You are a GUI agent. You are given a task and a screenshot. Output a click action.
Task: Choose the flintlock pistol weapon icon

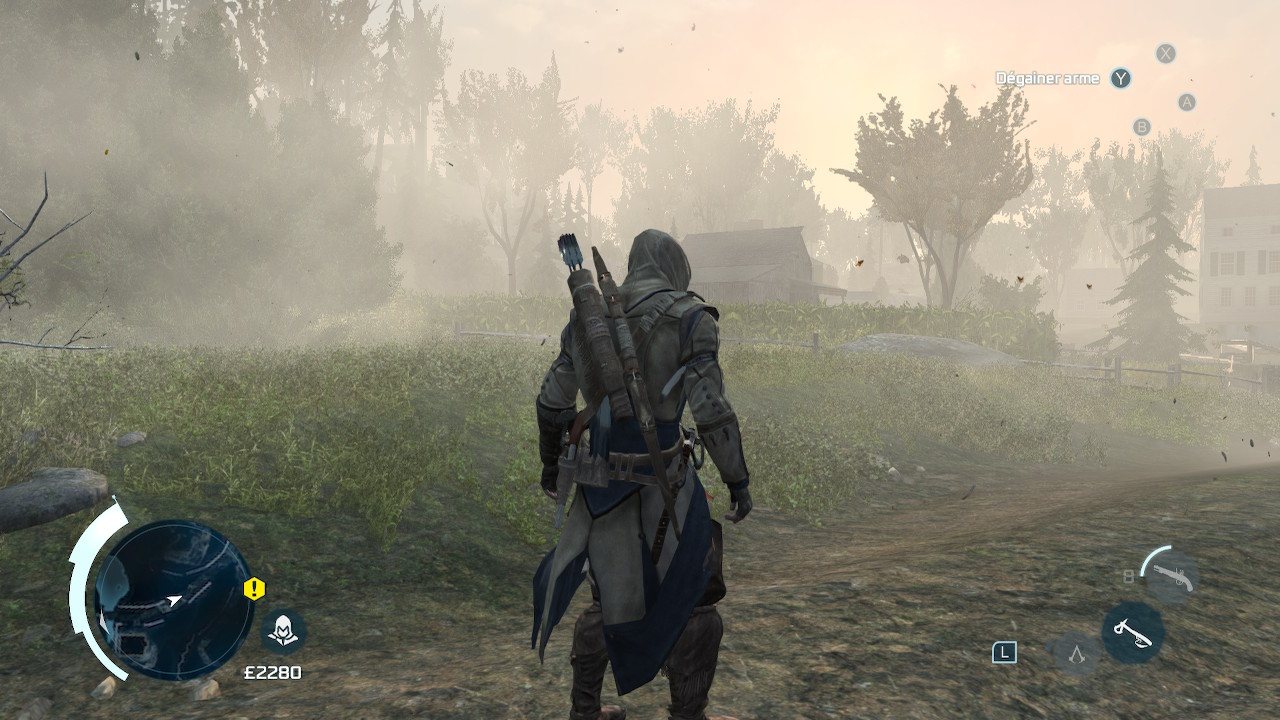[1171, 576]
